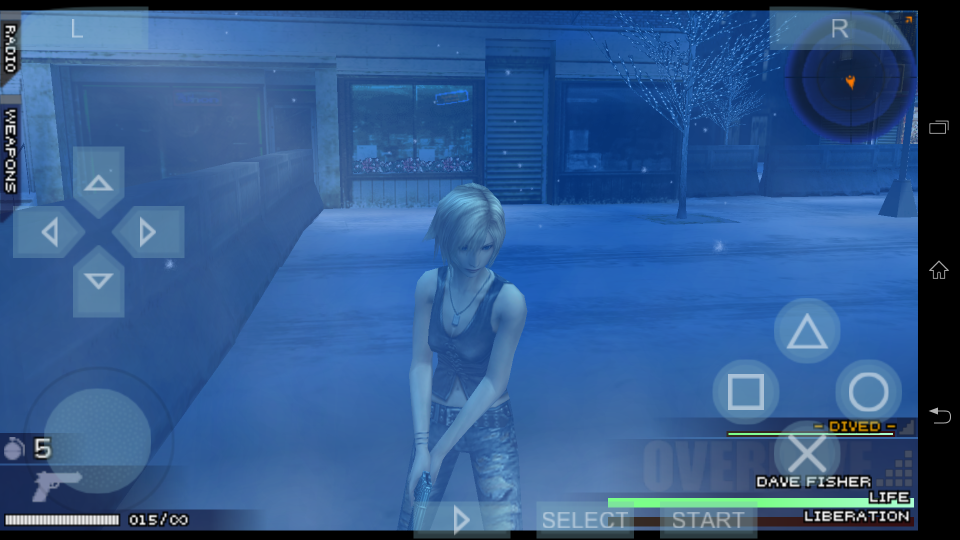The width and height of the screenshot is (960, 540).
Task: Click the circular radar minimap
Action: [x=850, y=81]
